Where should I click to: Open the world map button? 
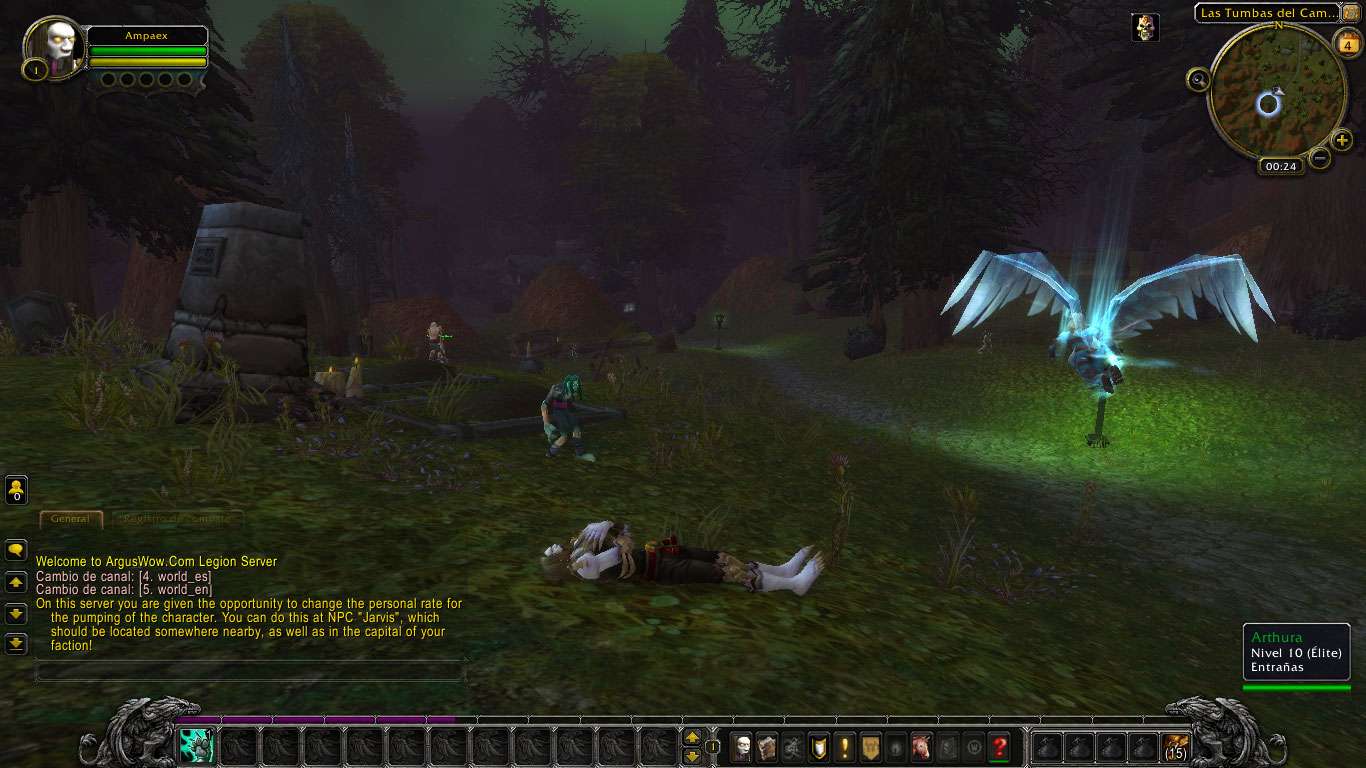pos(1351,13)
